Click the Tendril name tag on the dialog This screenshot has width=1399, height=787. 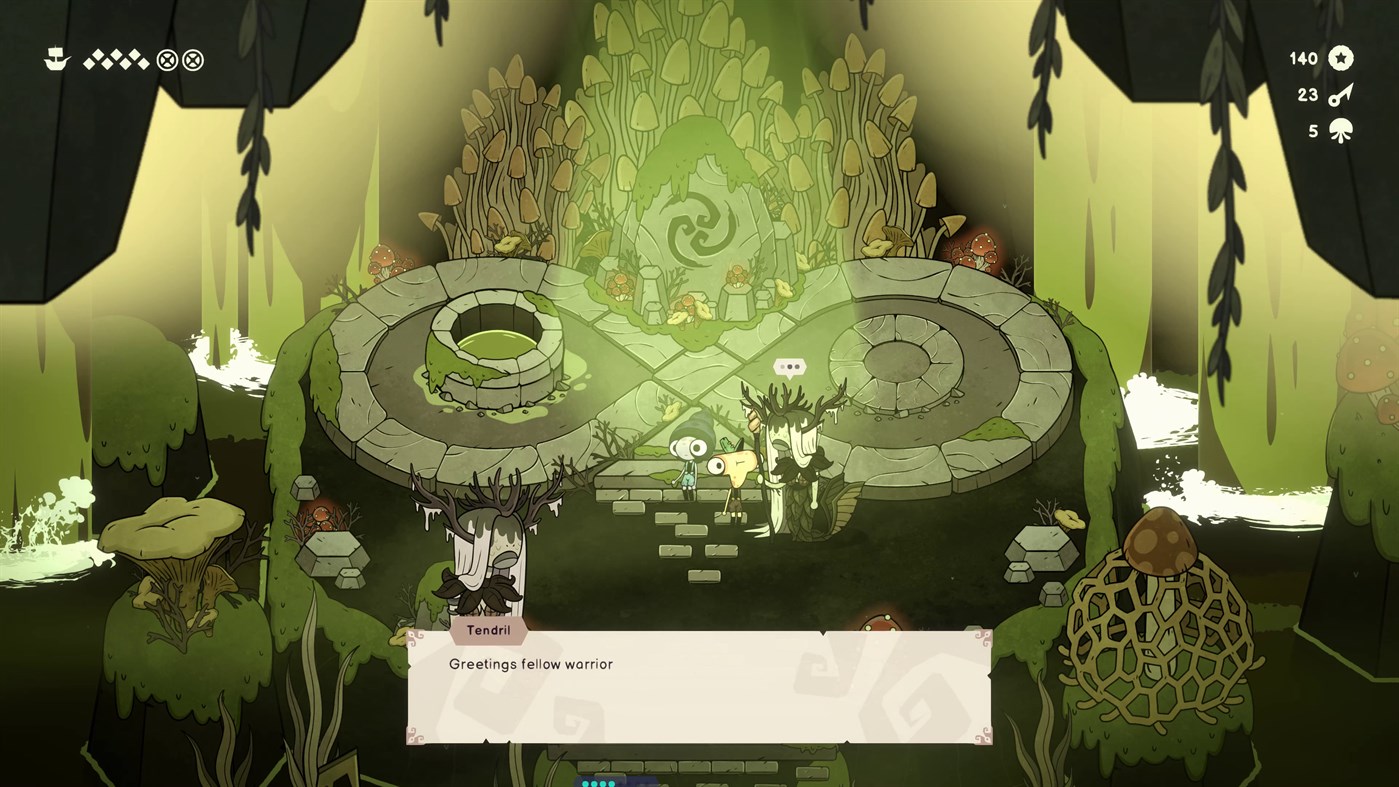[489, 631]
